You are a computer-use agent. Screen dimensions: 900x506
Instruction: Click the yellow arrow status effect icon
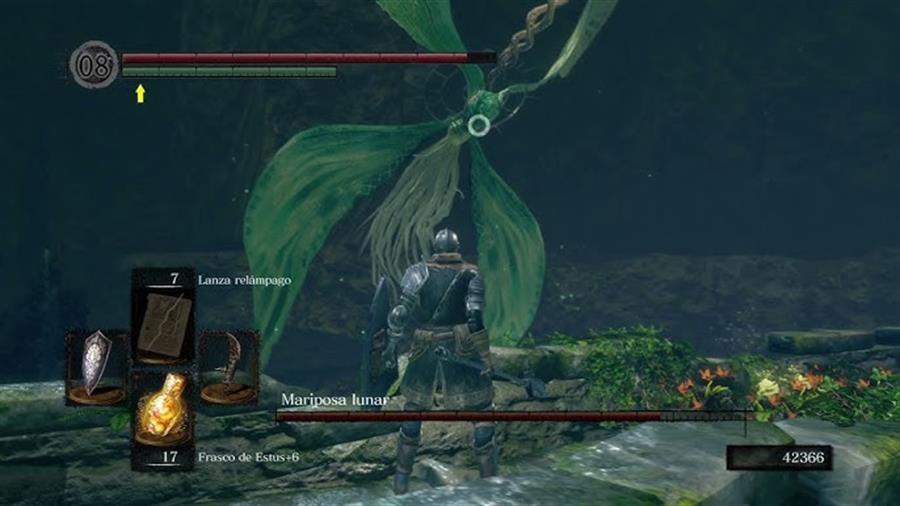coord(140,93)
